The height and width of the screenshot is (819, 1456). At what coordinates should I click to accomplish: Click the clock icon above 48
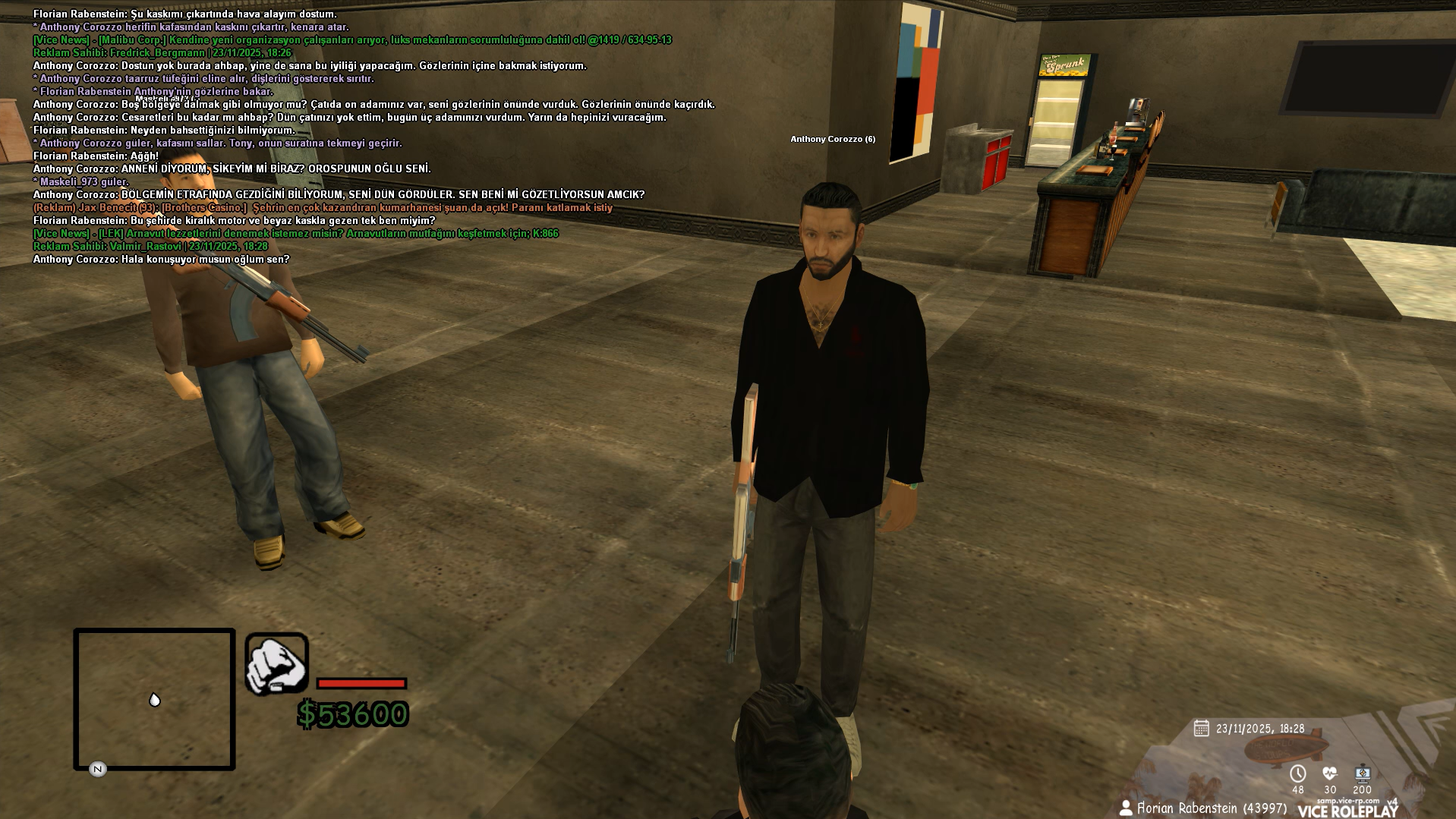[1297, 773]
